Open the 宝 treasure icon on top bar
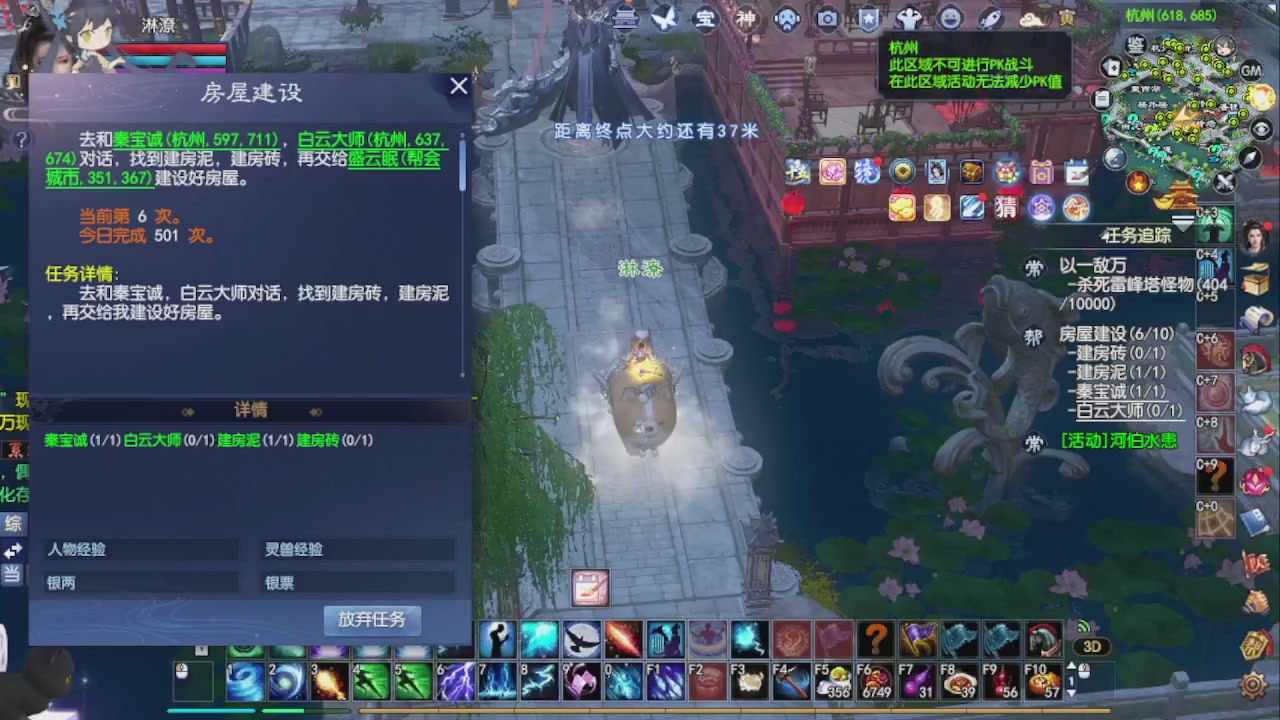The width and height of the screenshot is (1280, 720). [705, 19]
